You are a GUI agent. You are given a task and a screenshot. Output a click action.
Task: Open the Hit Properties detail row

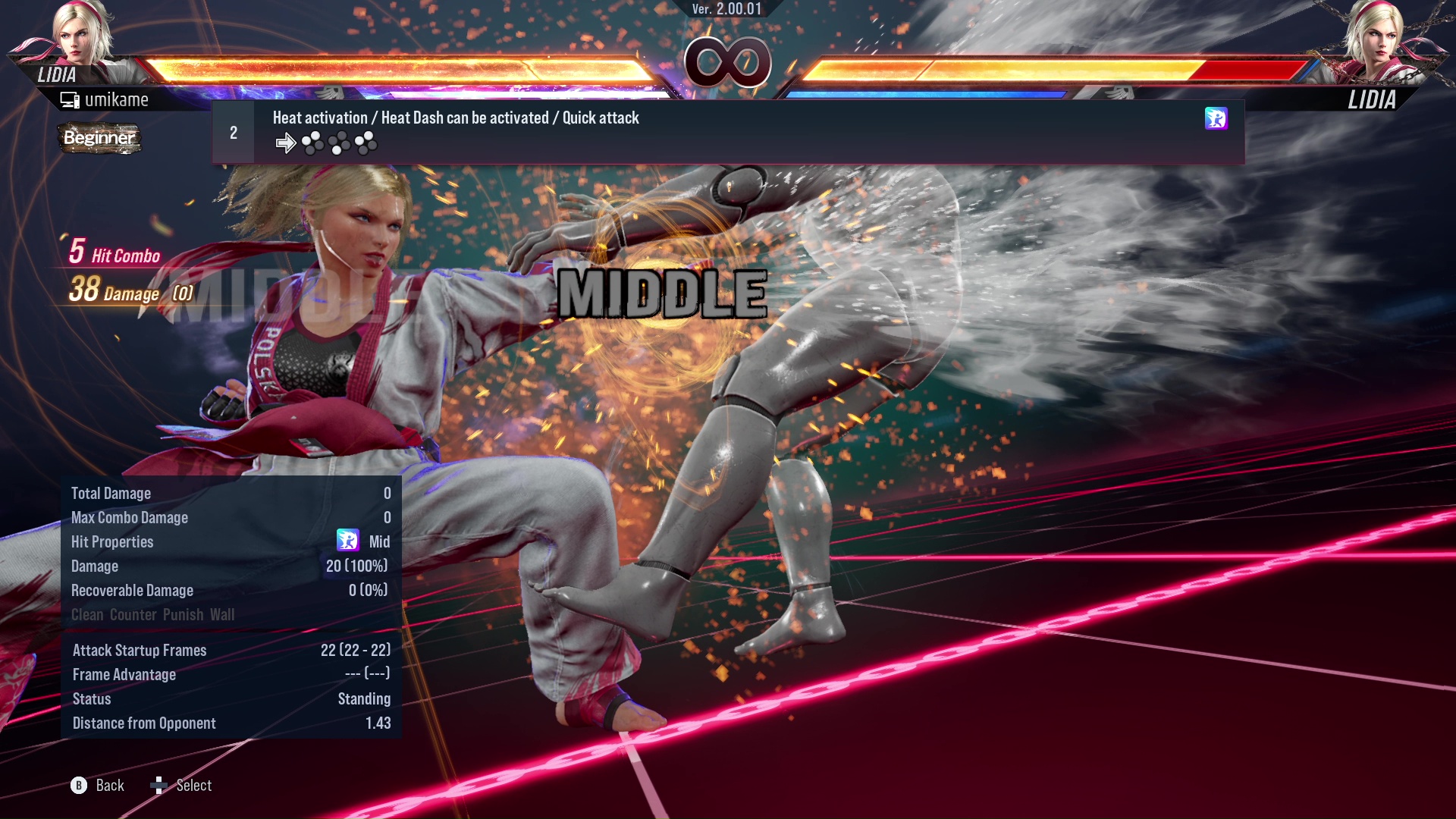coord(112,541)
